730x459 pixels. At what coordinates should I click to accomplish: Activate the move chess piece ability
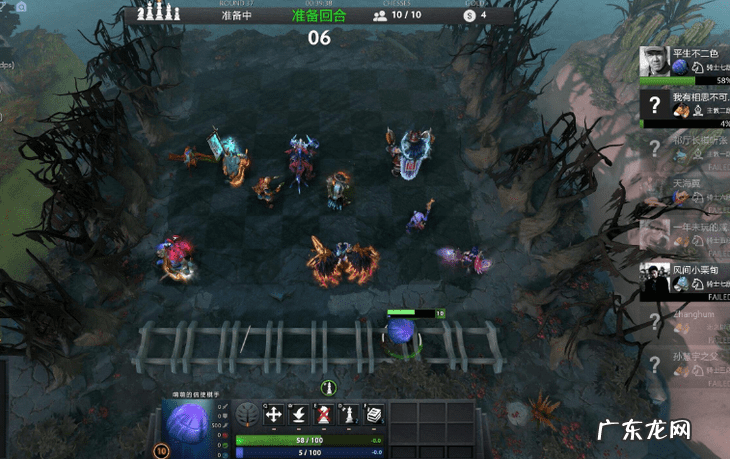point(274,414)
